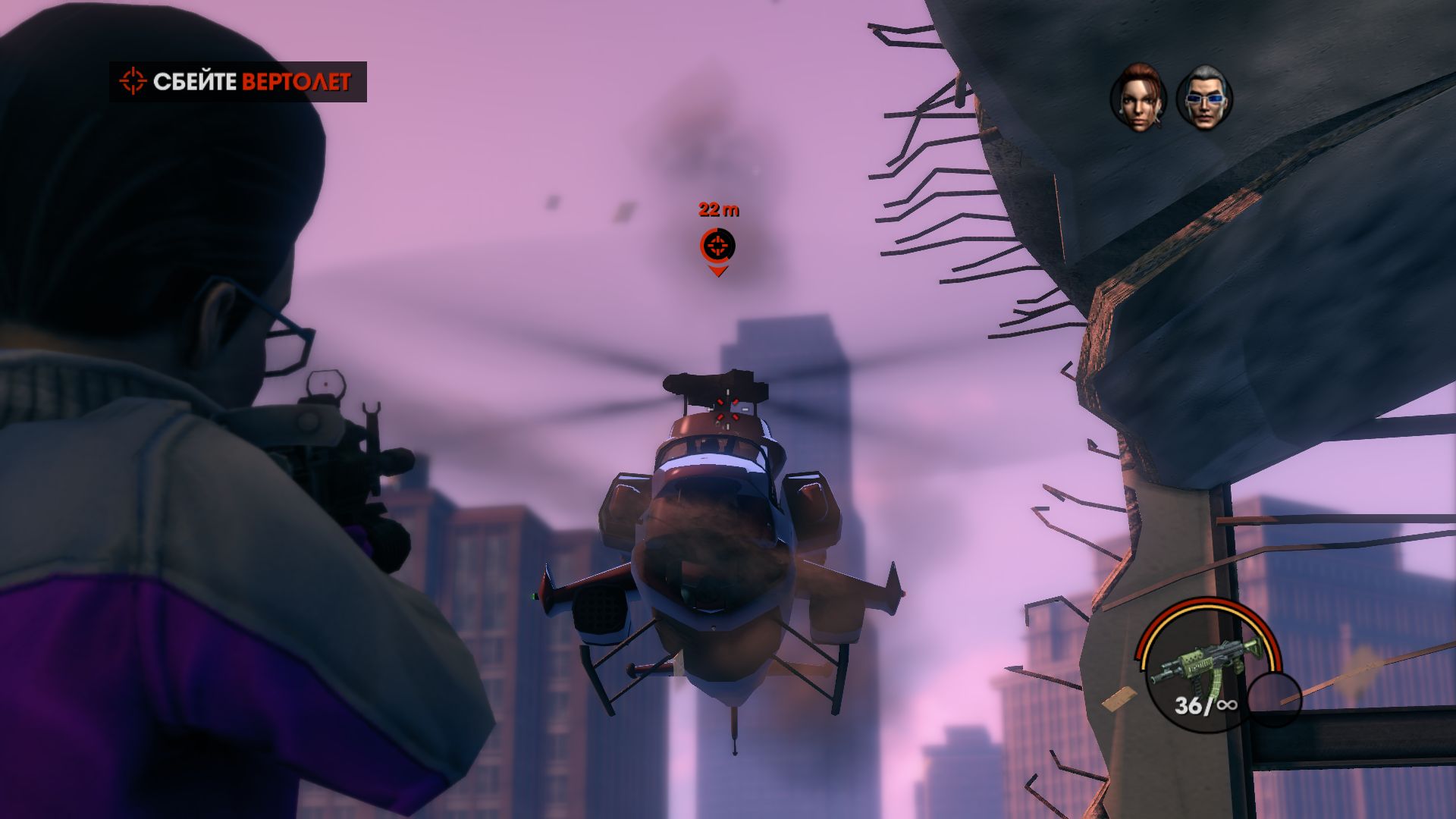Click the red target marker above helicopter
The height and width of the screenshot is (819, 1456).
(x=717, y=246)
